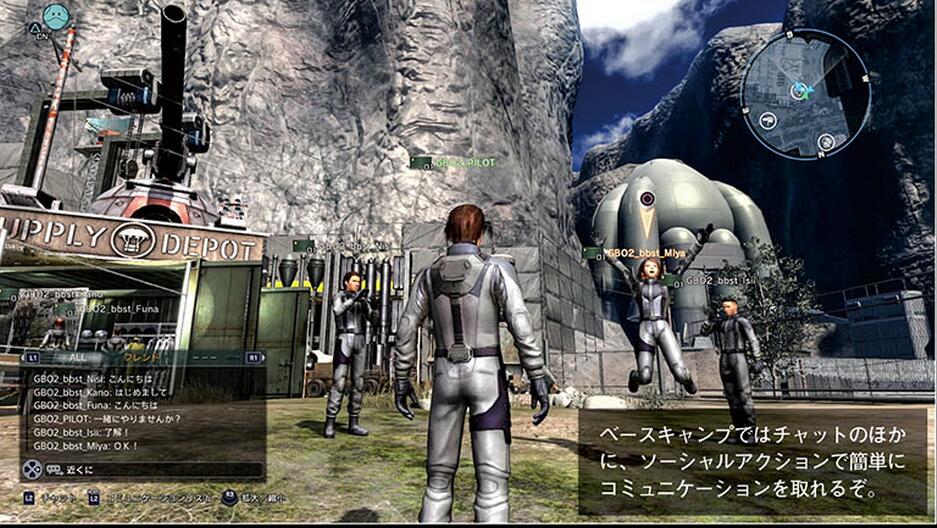Switch chat to the フレンド tab
This screenshot has height=528, width=937.
tap(143, 357)
